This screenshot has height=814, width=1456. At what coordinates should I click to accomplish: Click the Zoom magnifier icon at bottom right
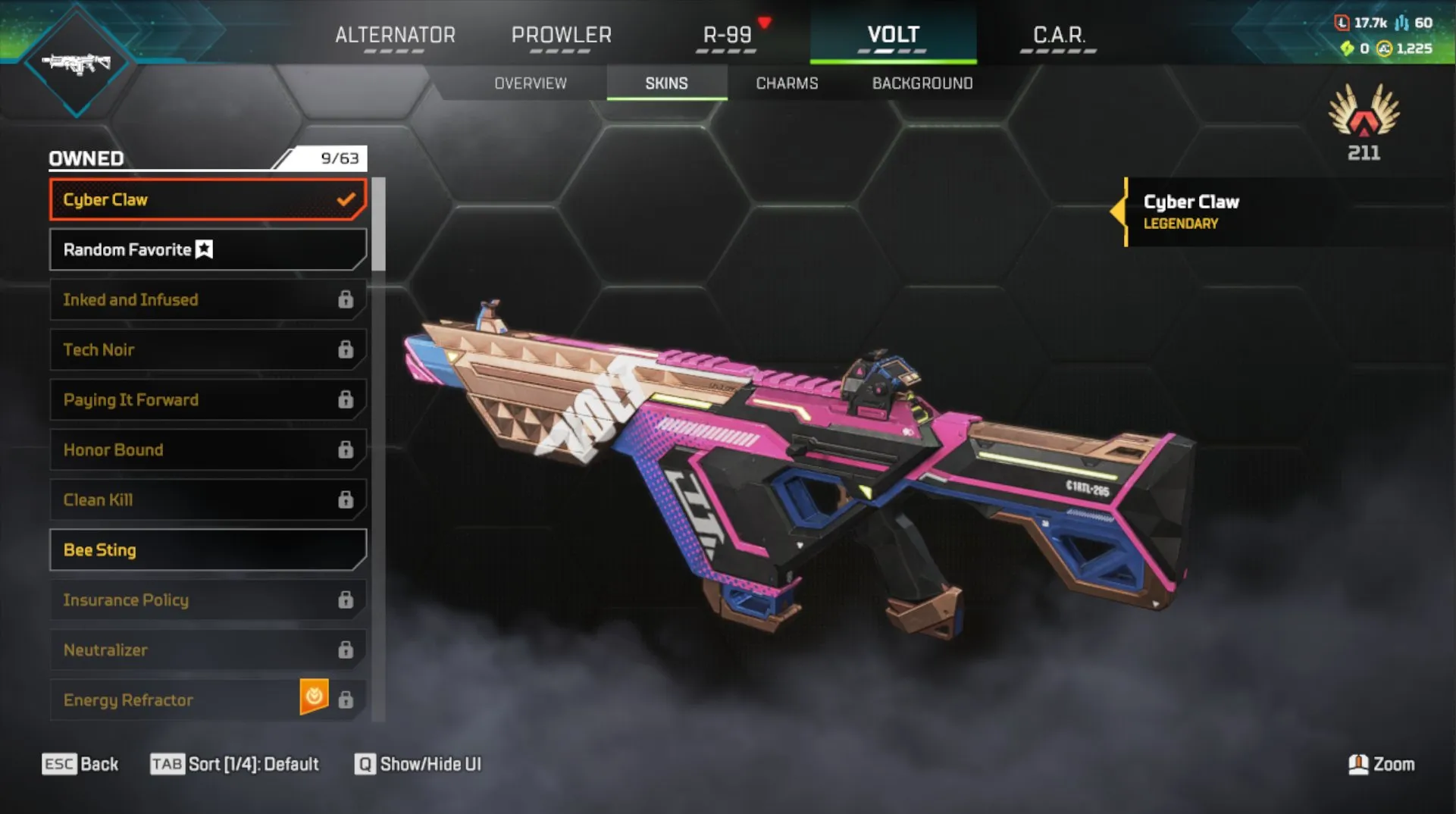[1360, 765]
